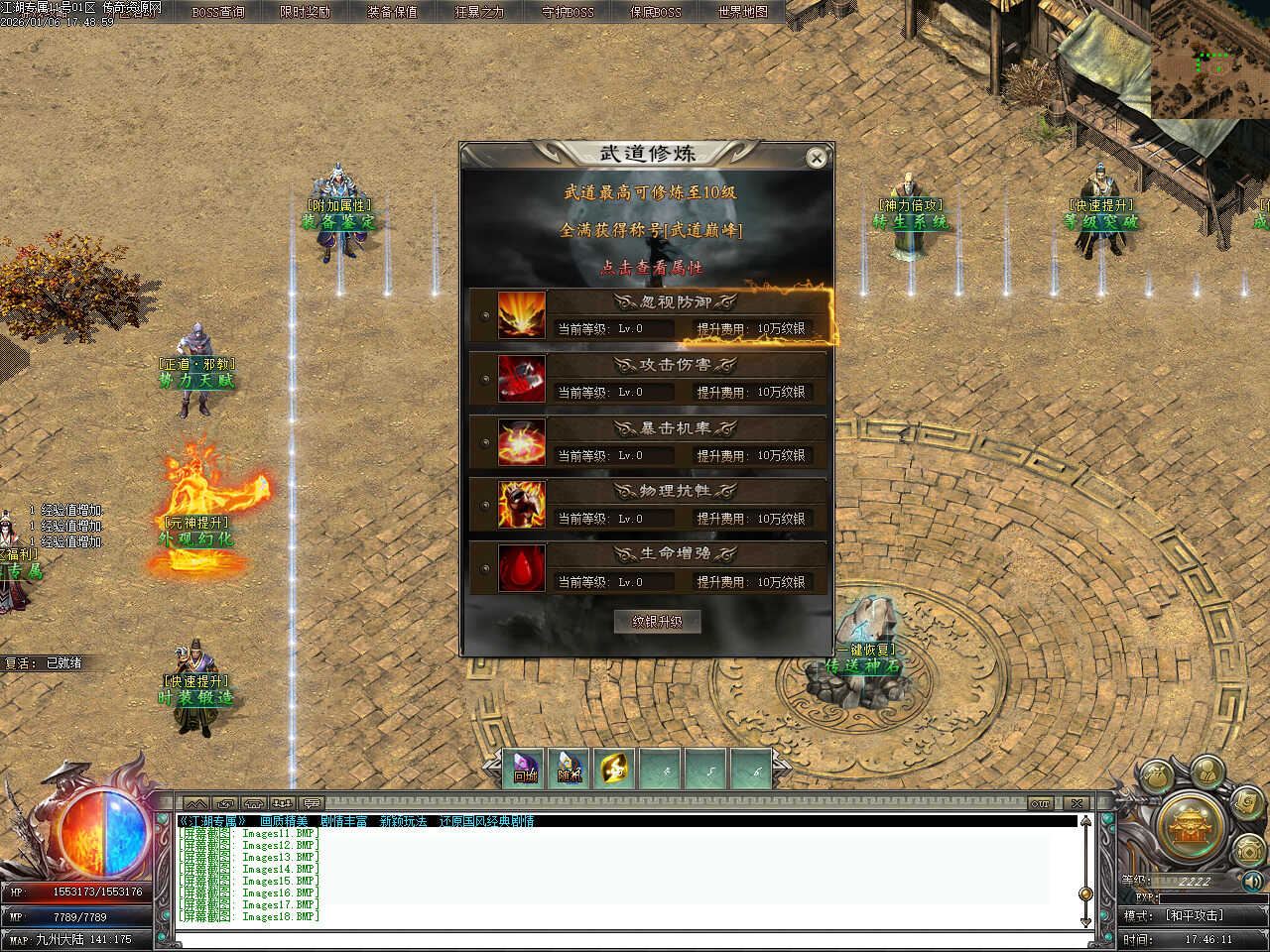
Task: Open the 世界地图 world map
Action: (x=742, y=12)
